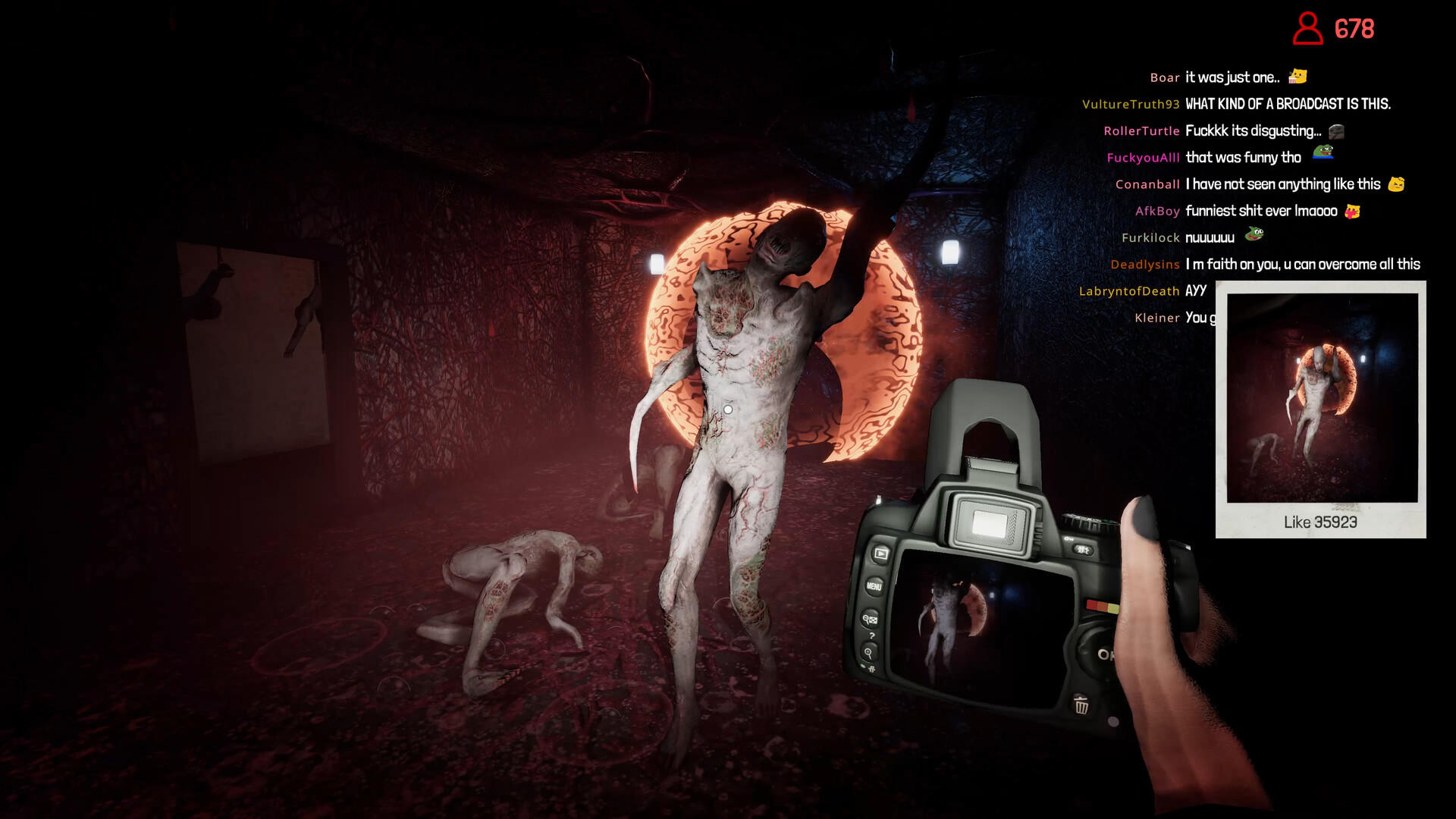Click the username Deadlysins in chat
The image size is (1456, 819).
[1144, 265]
